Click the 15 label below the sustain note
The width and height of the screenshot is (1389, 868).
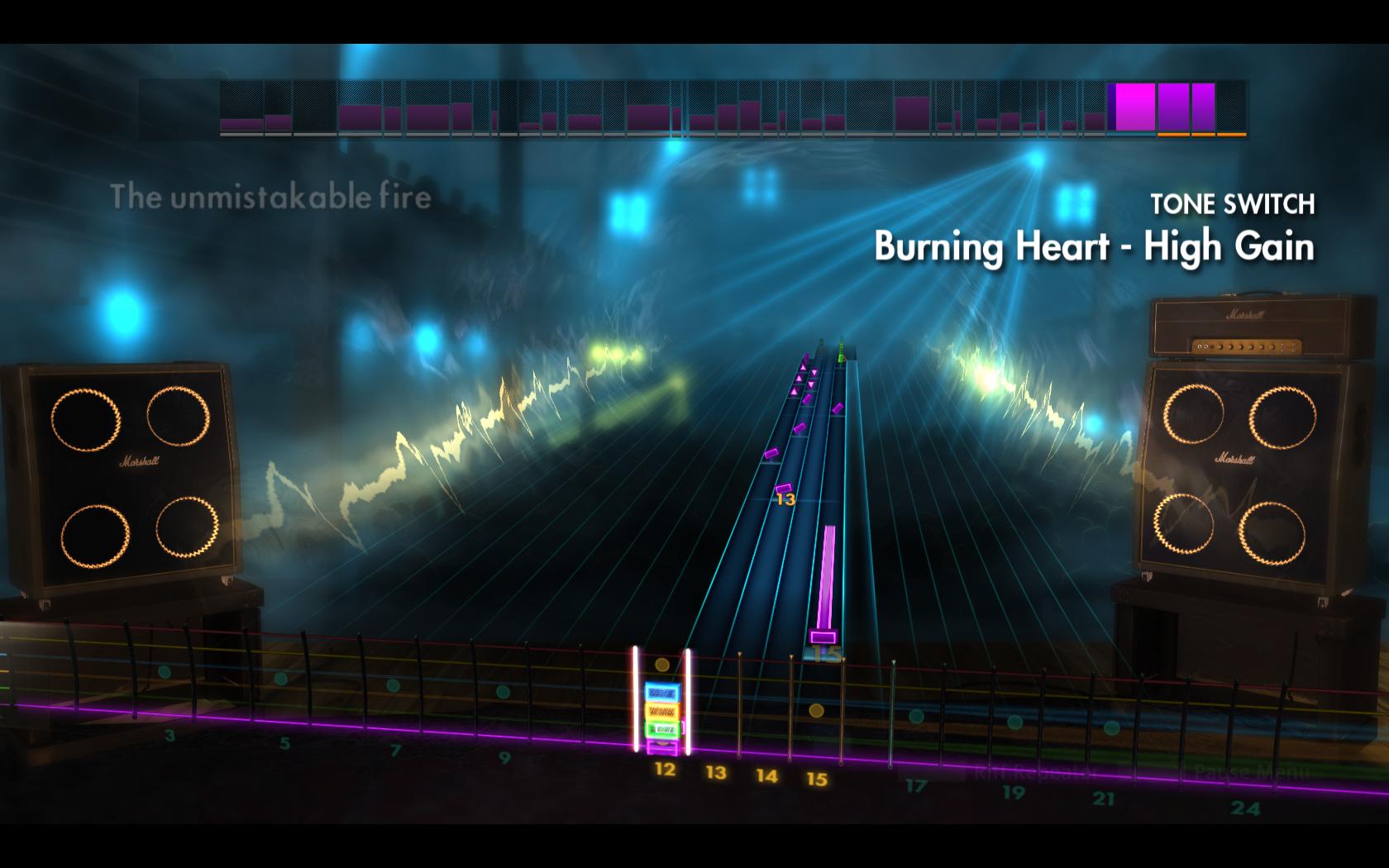pyautogui.click(x=827, y=652)
